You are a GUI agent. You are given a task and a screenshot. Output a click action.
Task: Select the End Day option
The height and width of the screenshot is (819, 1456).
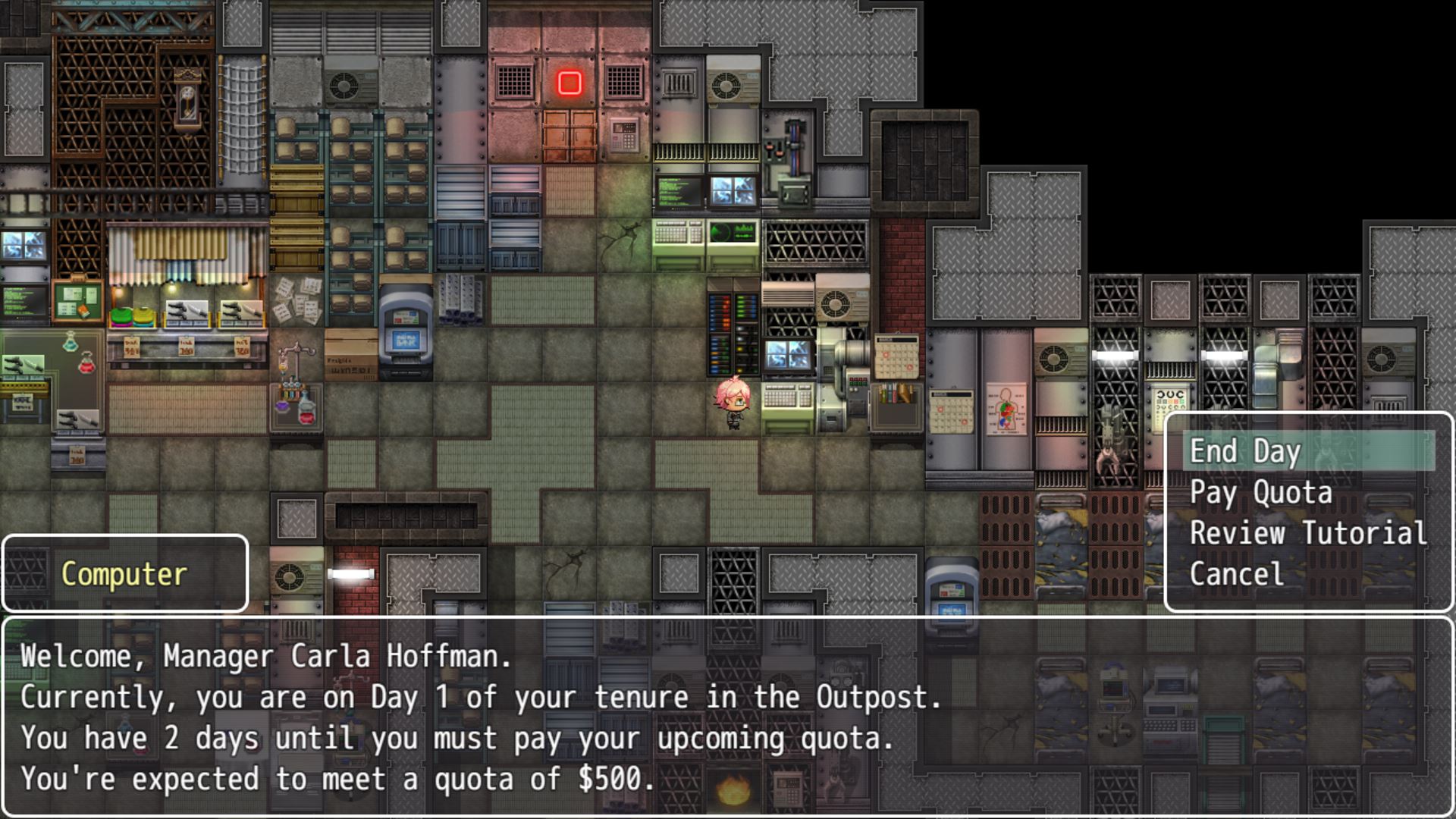1245,451
